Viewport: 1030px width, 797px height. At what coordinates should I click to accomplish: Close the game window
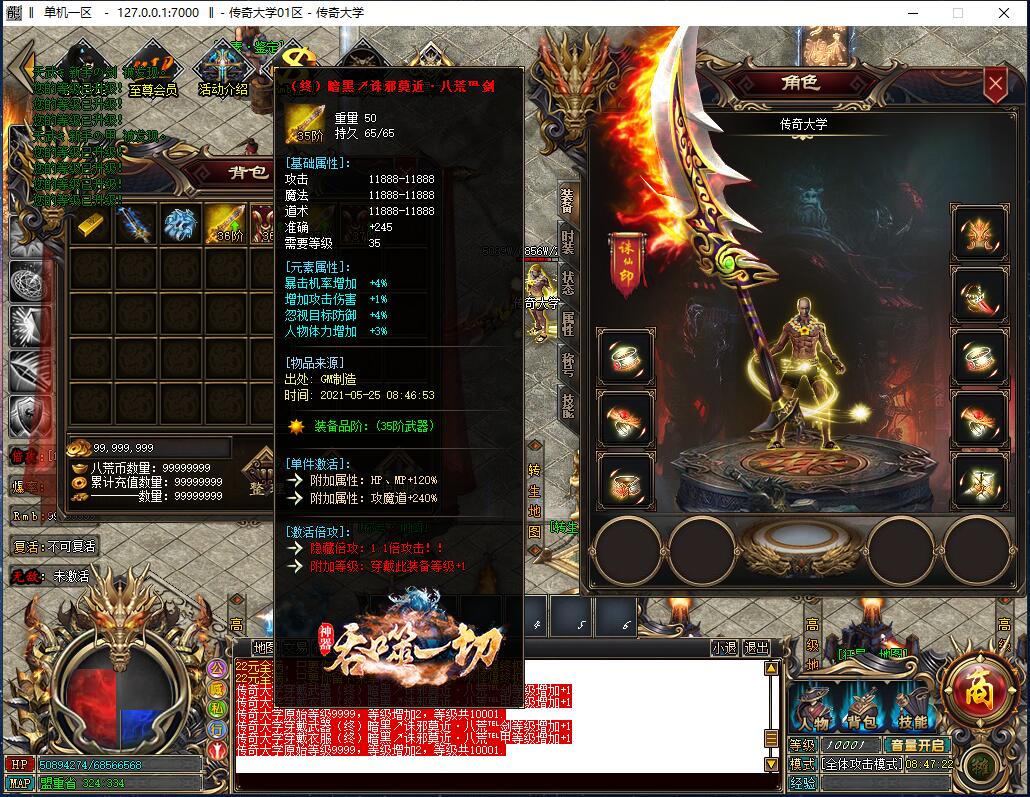pyautogui.click(x=1002, y=13)
